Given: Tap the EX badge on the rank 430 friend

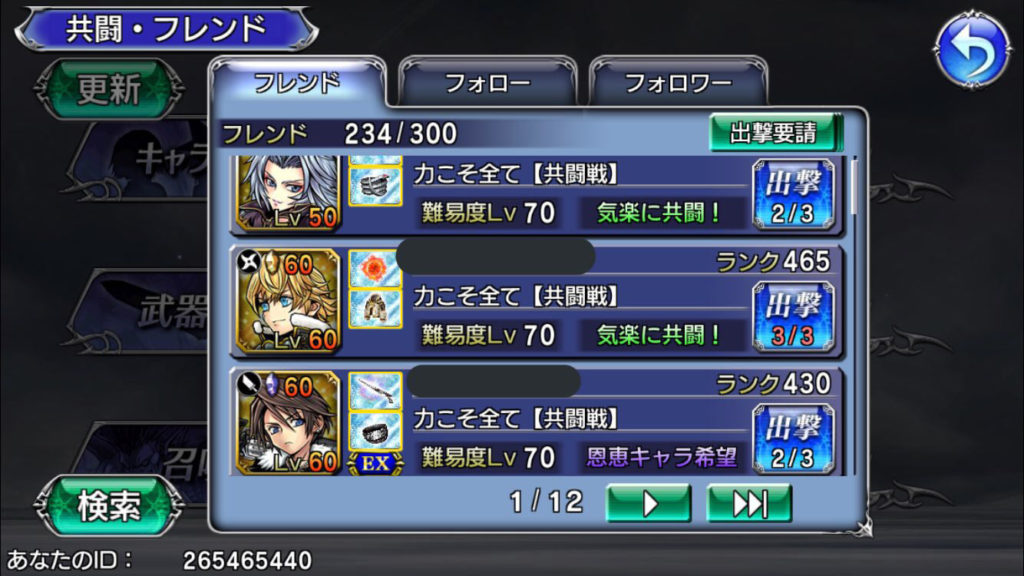Looking at the screenshot, I should [374, 462].
